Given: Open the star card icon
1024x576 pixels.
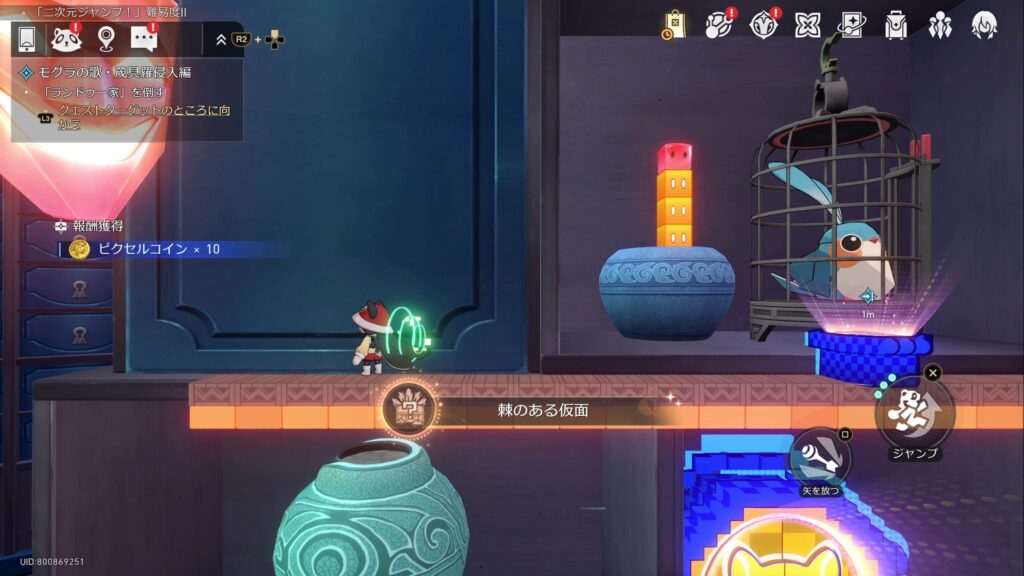Looking at the screenshot, I should coord(851,25).
